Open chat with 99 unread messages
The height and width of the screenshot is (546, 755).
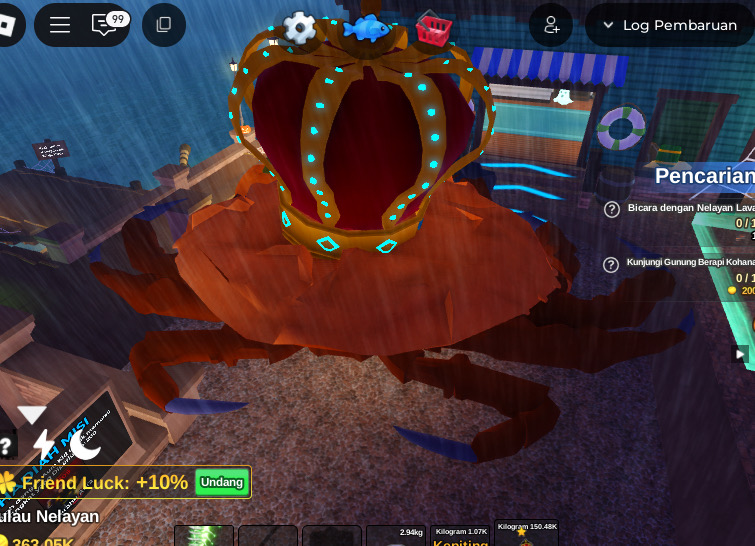tap(106, 25)
